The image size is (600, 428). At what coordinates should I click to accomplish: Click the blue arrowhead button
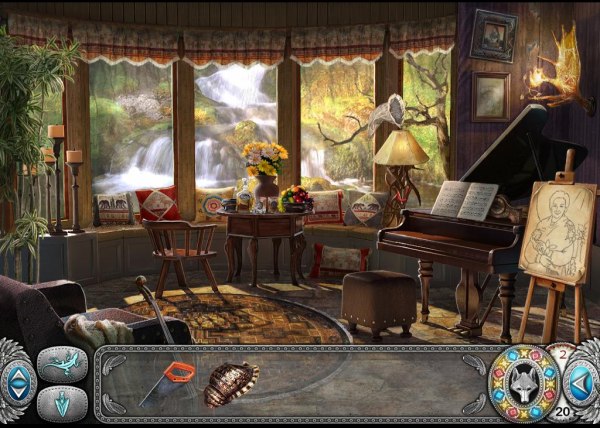click(x=62, y=404)
